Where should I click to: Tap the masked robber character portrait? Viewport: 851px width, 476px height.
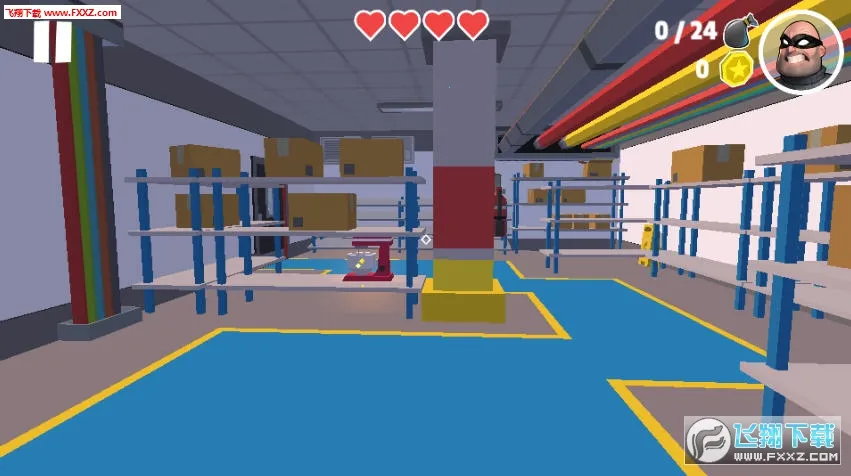[x=800, y=52]
